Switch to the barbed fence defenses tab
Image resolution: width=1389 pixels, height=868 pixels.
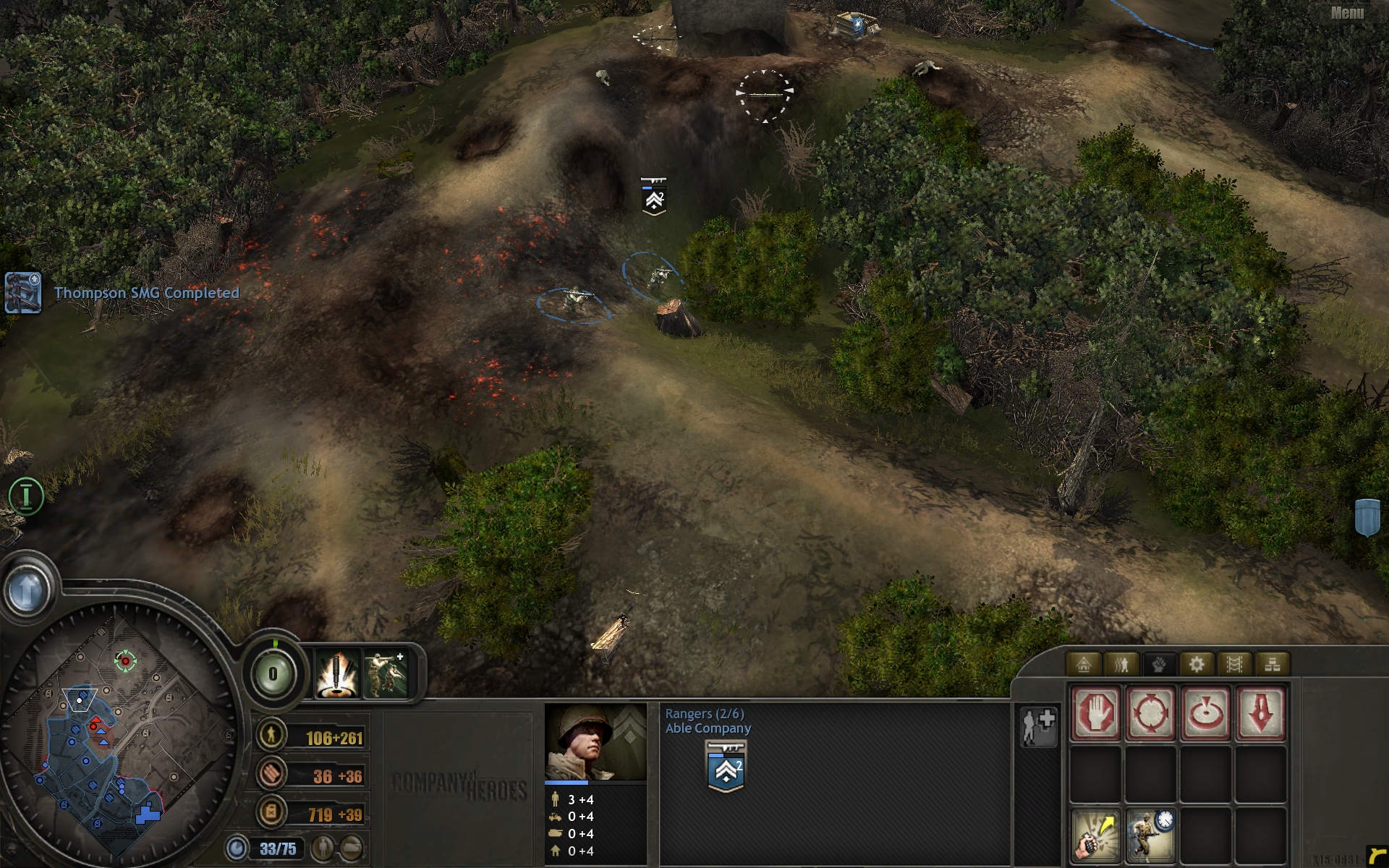pyautogui.click(x=1234, y=664)
